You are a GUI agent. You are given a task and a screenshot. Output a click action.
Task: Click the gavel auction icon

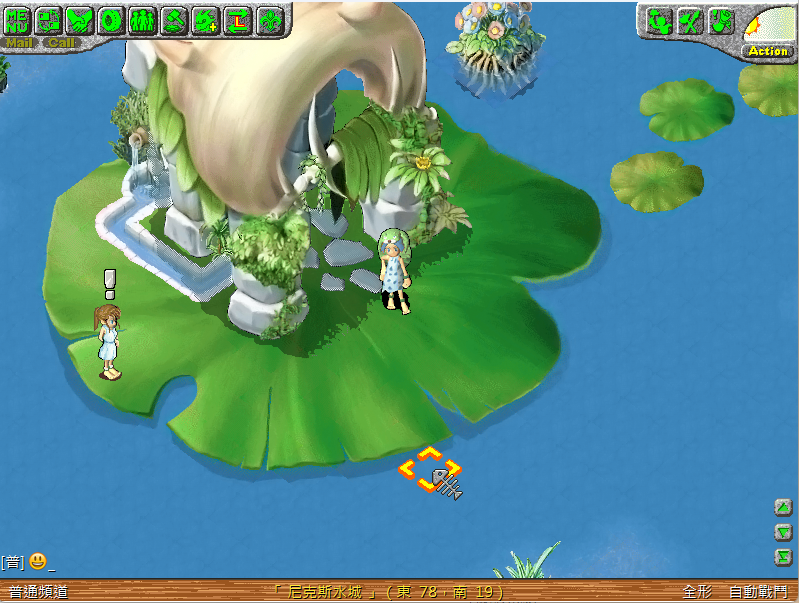click(x=174, y=19)
